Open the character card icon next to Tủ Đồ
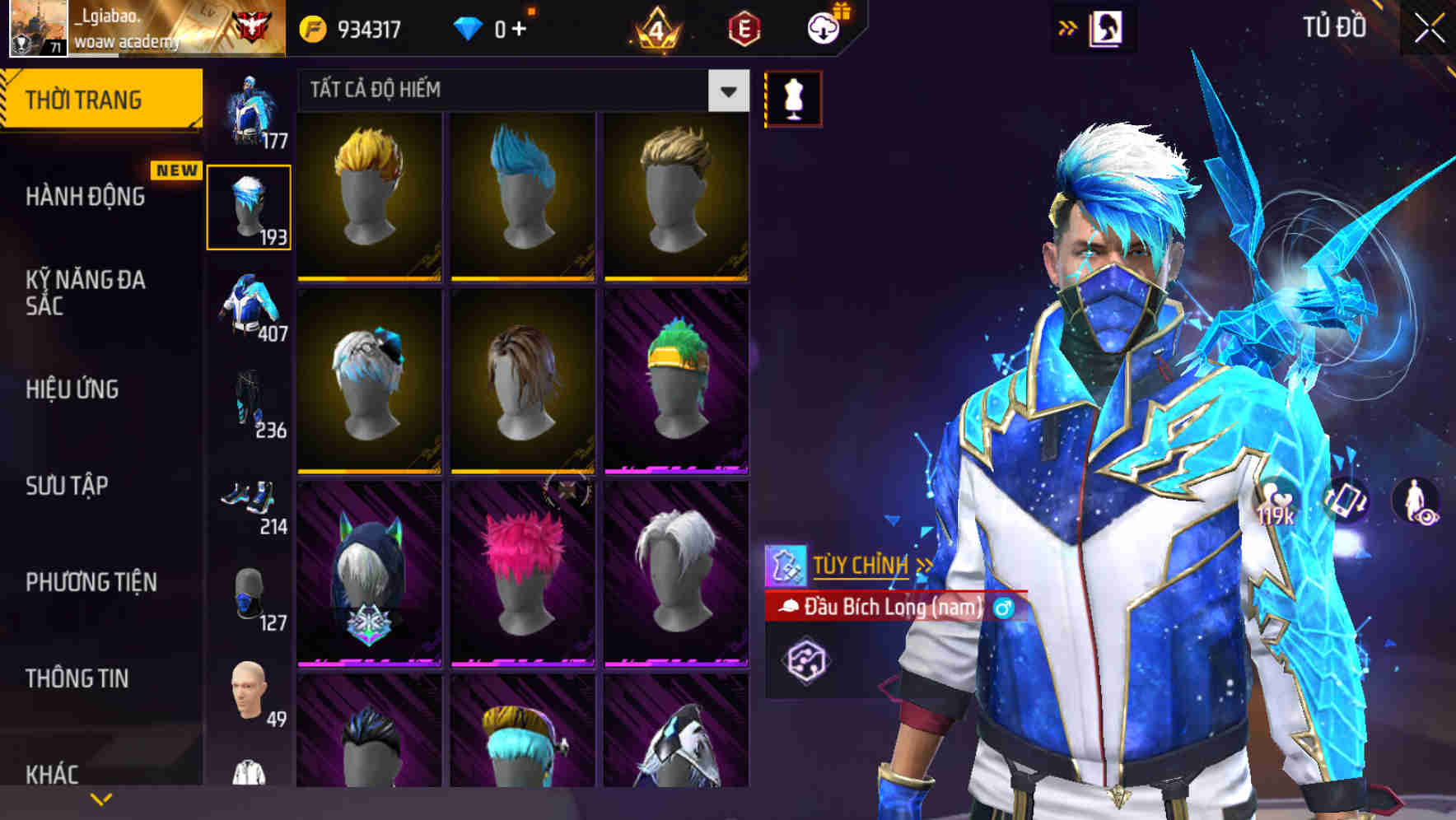This screenshot has width=1456, height=820. tap(1107, 27)
